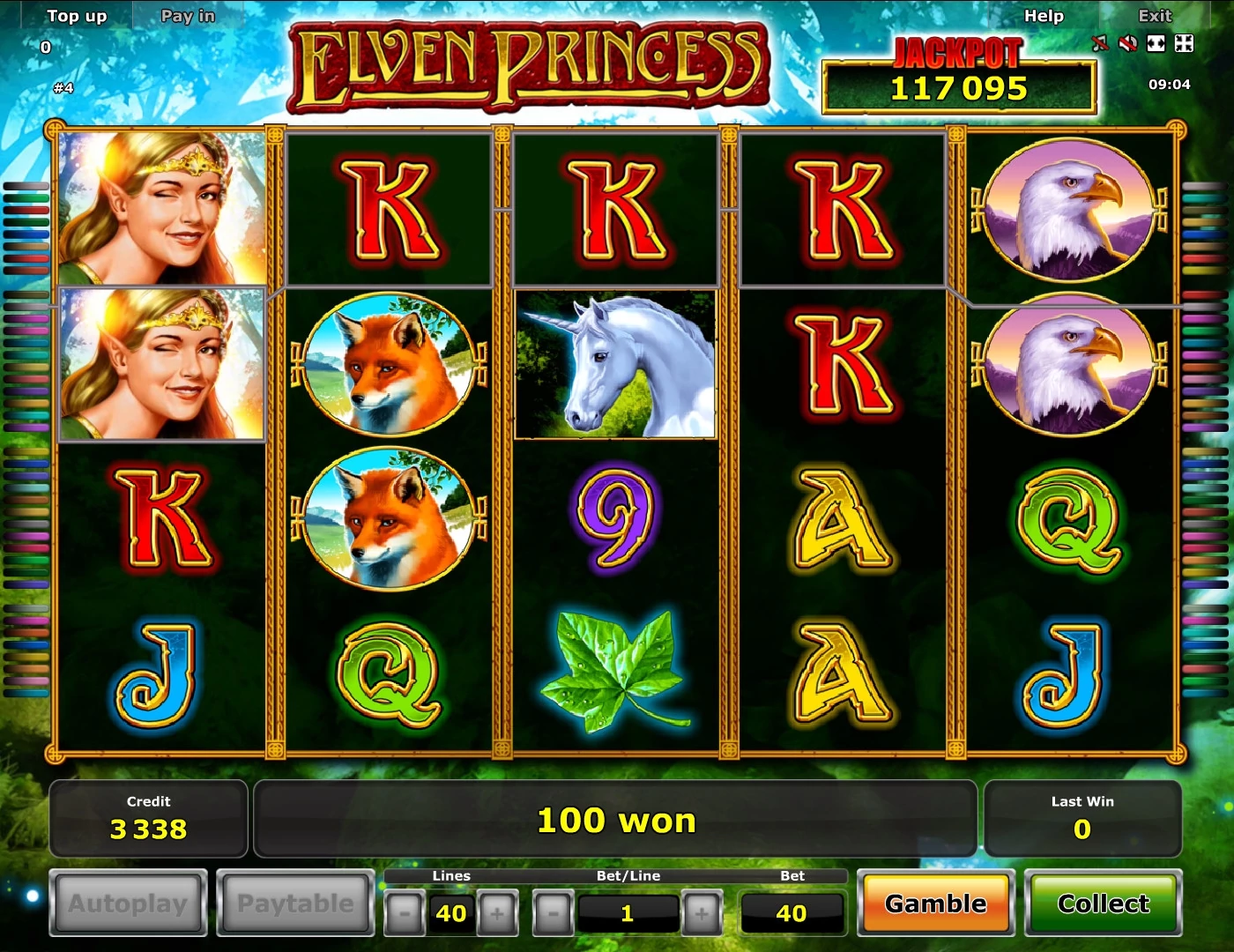The image size is (1234, 952).
Task: Unmute the music note icon
Action: tap(1100, 42)
